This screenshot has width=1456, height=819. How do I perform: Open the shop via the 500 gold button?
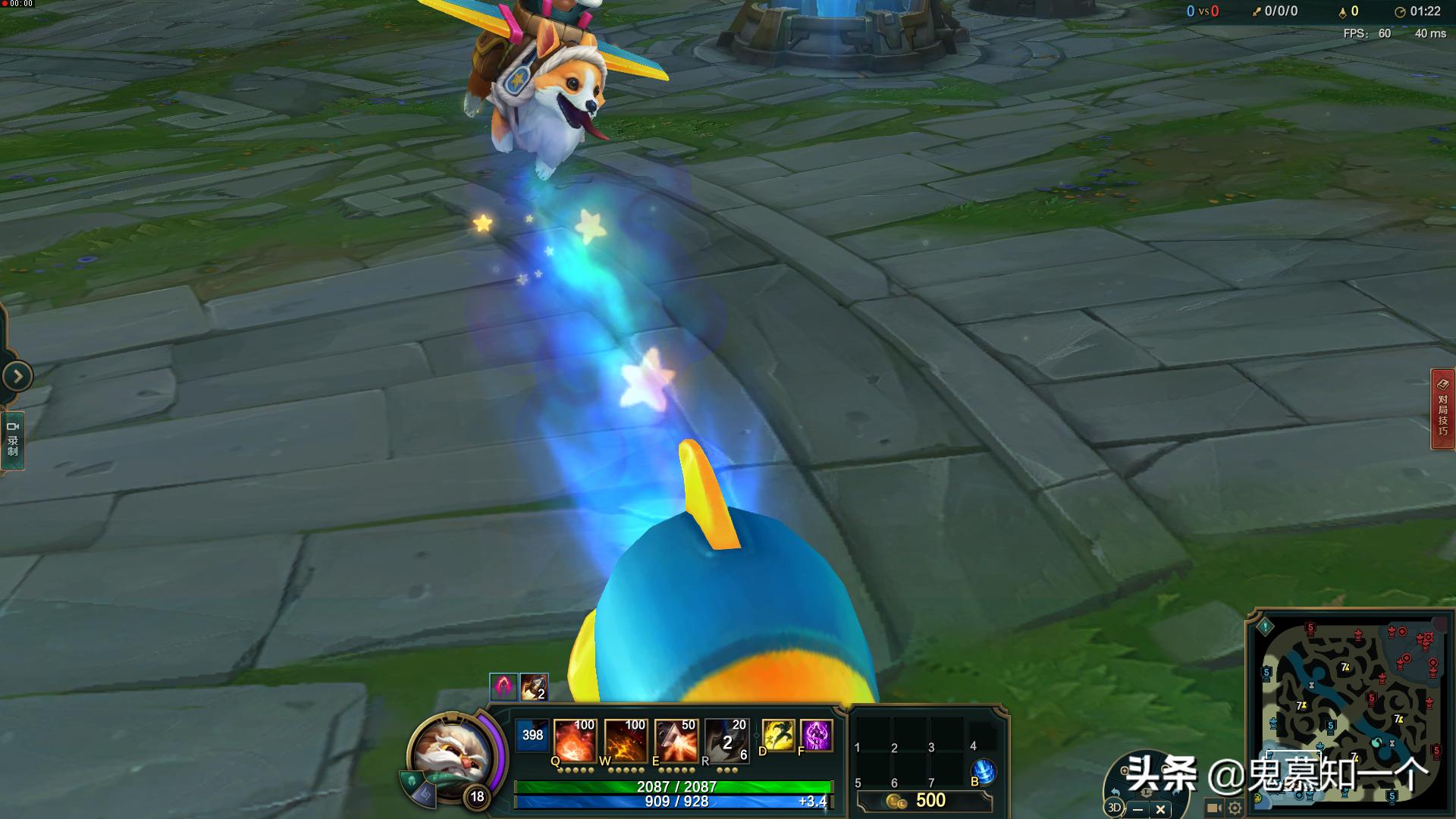point(924,801)
